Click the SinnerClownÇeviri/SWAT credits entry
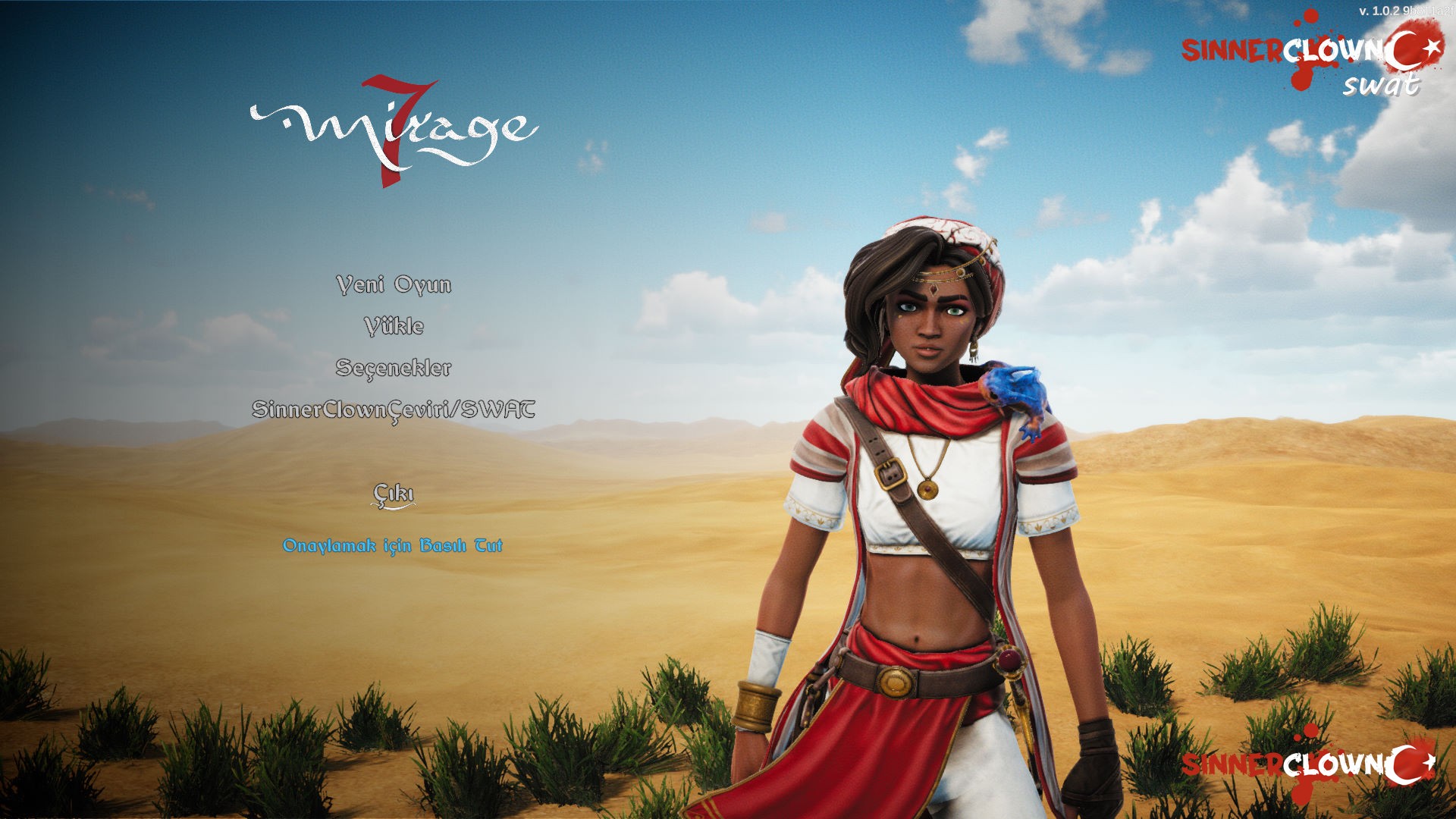This screenshot has height=819, width=1456. pos(395,409)
